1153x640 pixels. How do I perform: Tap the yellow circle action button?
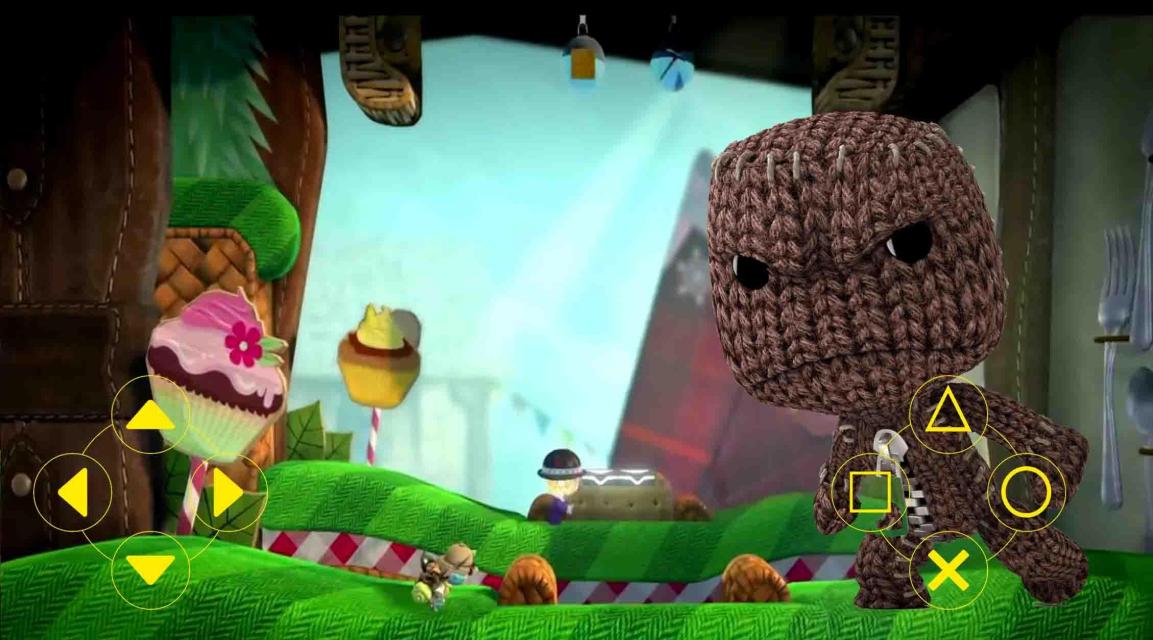(1026, 492)
